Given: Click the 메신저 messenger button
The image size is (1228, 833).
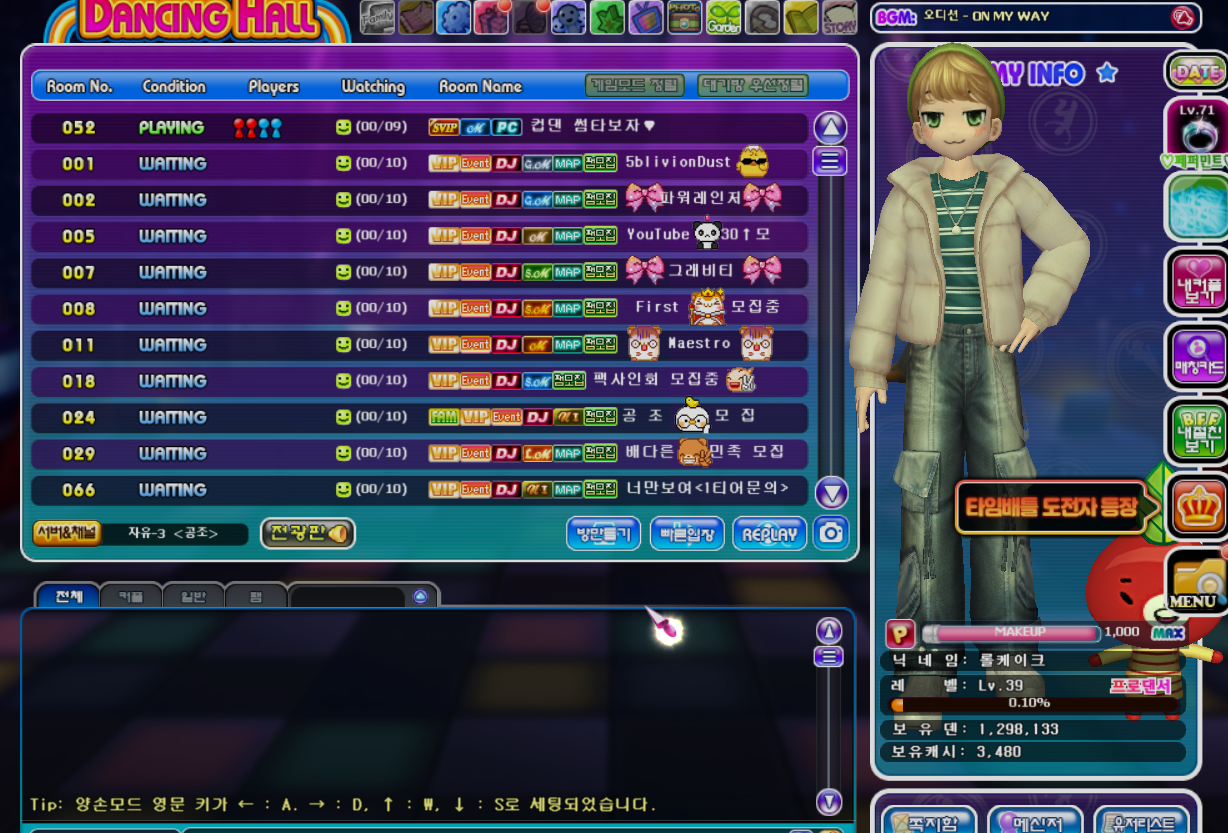Looking at the screenshot, I should (1035, 821).
